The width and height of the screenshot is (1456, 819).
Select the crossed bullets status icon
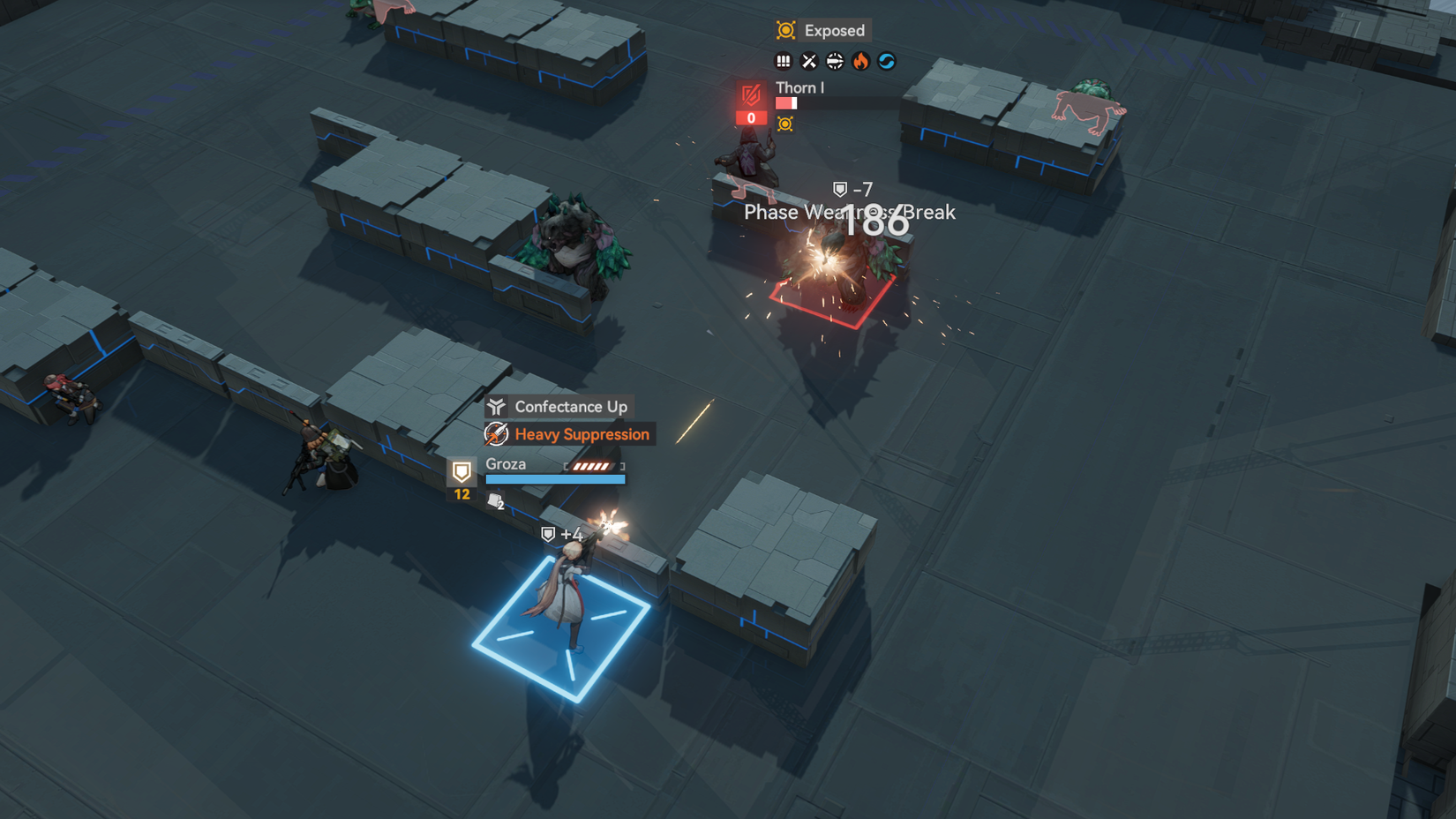point(810,60)
